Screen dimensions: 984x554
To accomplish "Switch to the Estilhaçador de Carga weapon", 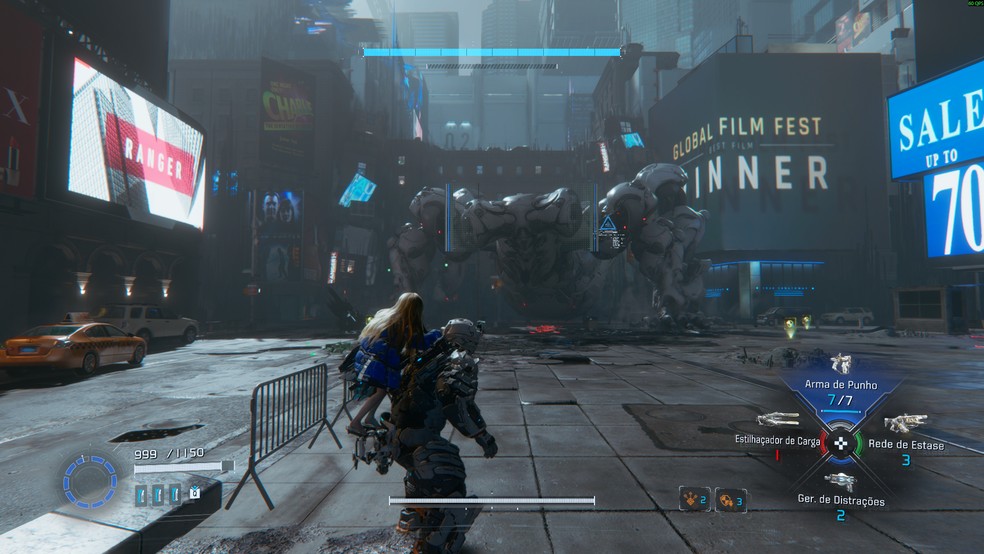I will pos(778,420).
